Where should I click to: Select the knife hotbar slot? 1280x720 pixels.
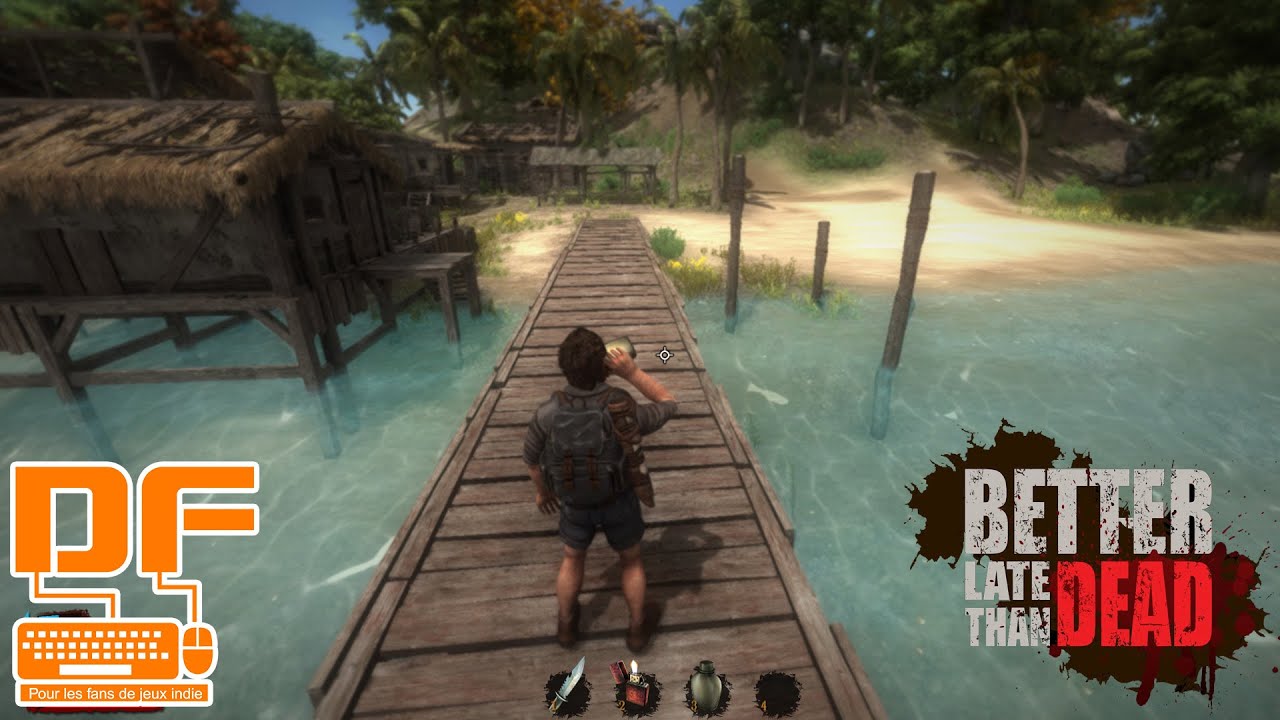(x=566, y=689)
